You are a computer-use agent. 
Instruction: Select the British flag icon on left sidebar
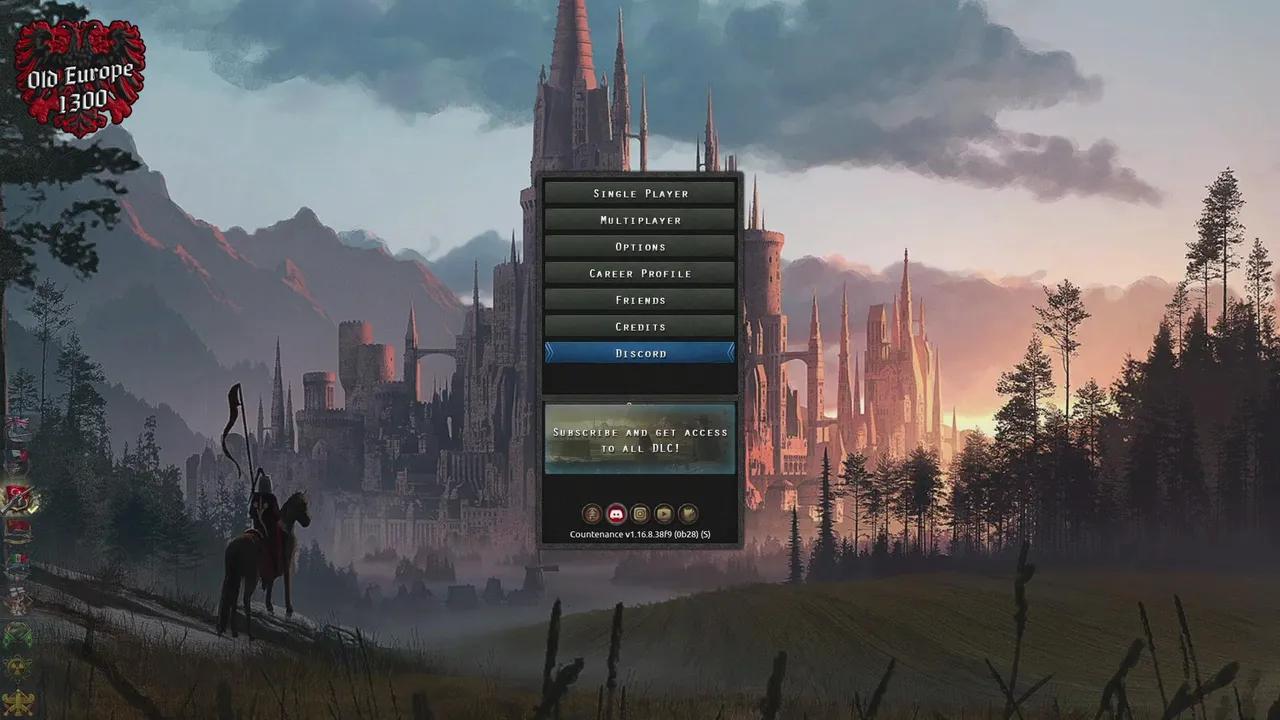tap(20, 422)
